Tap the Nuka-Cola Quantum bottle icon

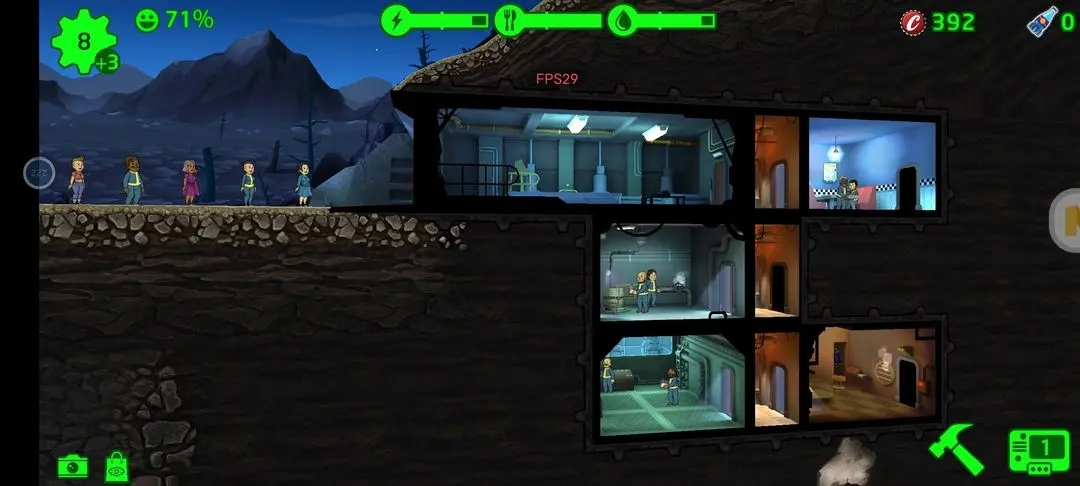[1042, 21]
